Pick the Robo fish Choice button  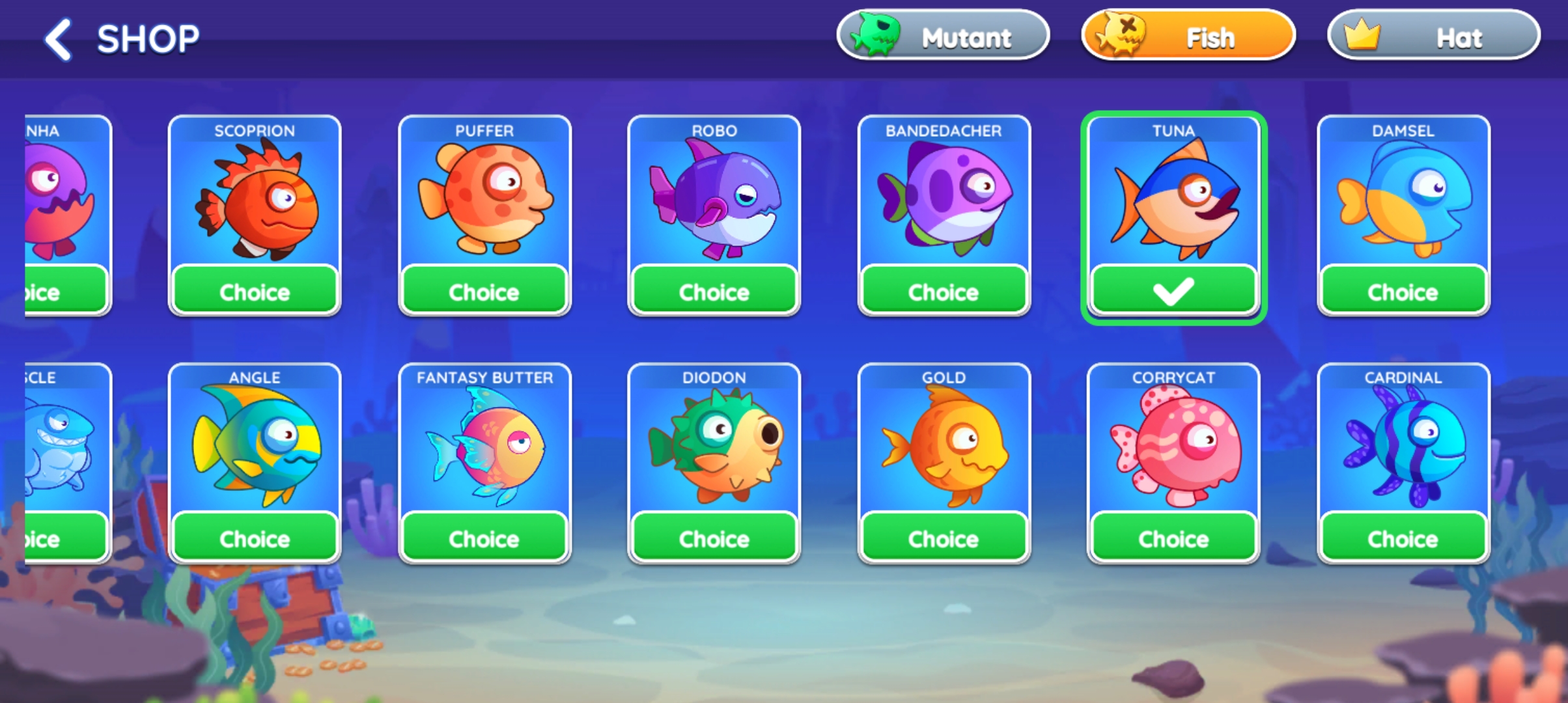[714, 291]
